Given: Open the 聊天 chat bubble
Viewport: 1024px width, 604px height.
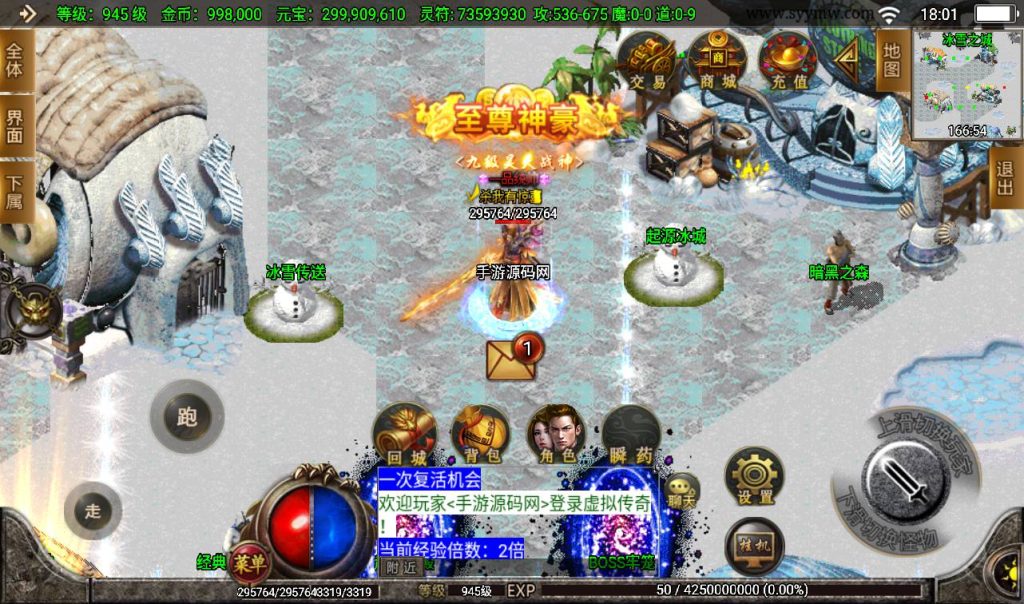Looking at the screenshot, I should [x=682, y=491].
